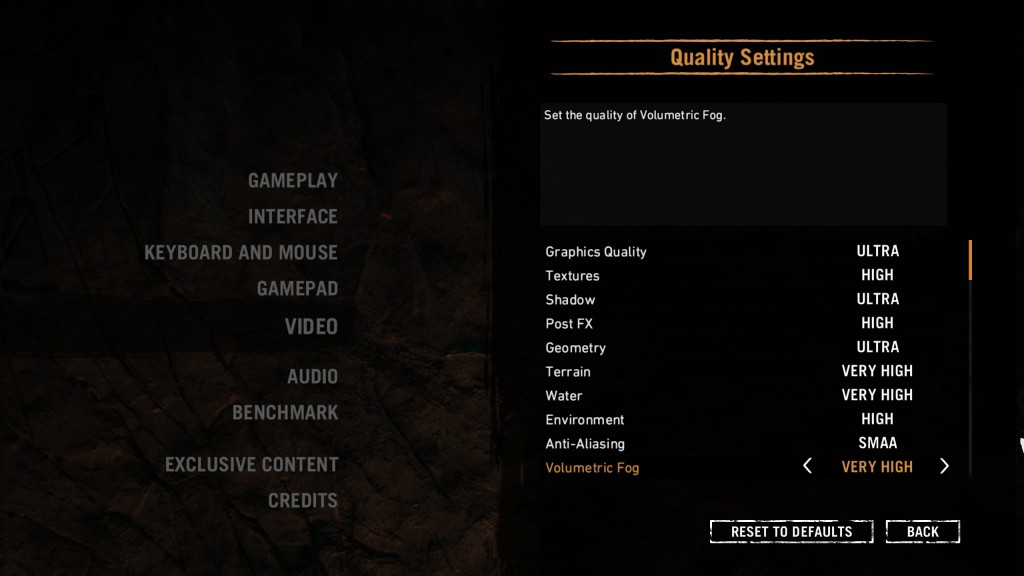Image resolution: width=1024 pixels, height=576 pixels.
Task: Click right arrow to raise Volumetric Fog
Action: pos(944,467)
